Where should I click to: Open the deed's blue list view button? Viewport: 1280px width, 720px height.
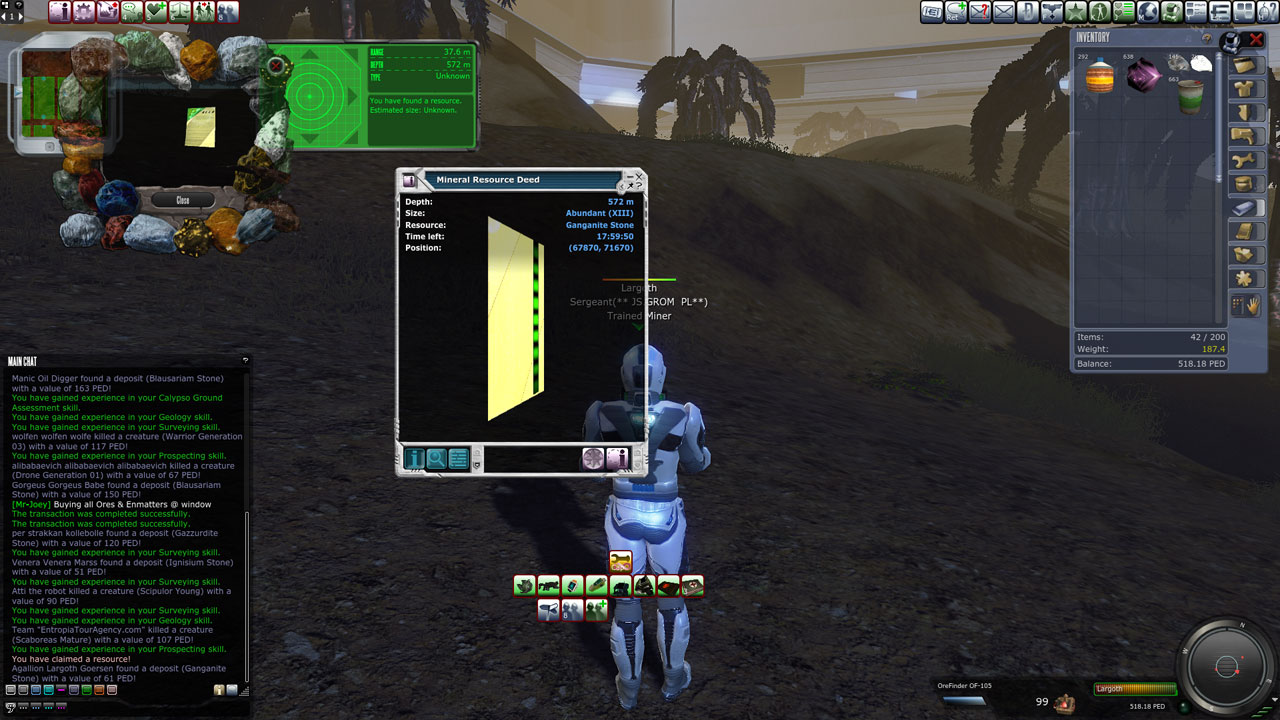(459, 459)
